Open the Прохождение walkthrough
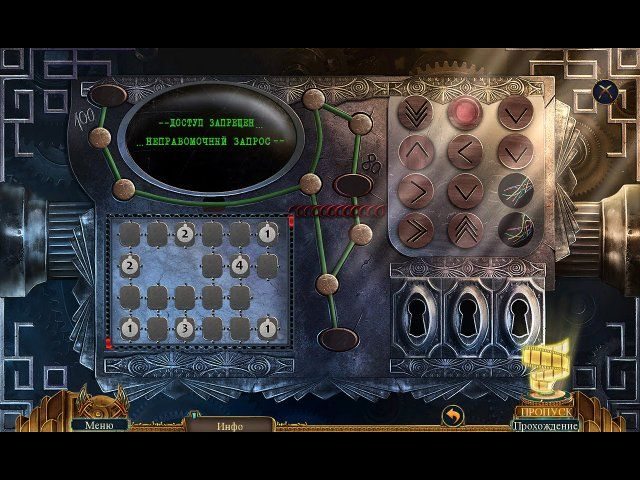The image size is (640, 480). (x=545, y=426)
